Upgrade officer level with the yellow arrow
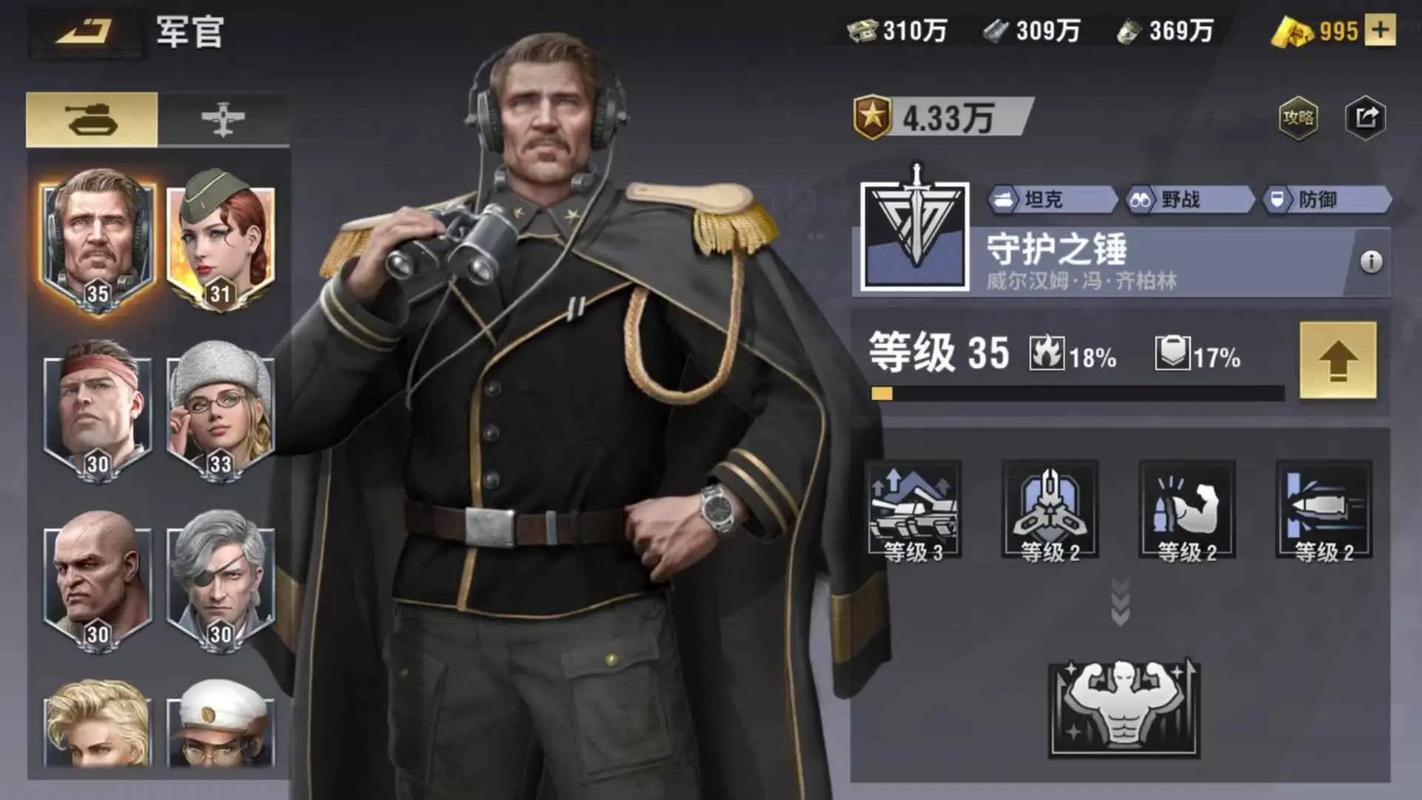The height and width of the screenshot is (800, 1422). pos(1338,360)
